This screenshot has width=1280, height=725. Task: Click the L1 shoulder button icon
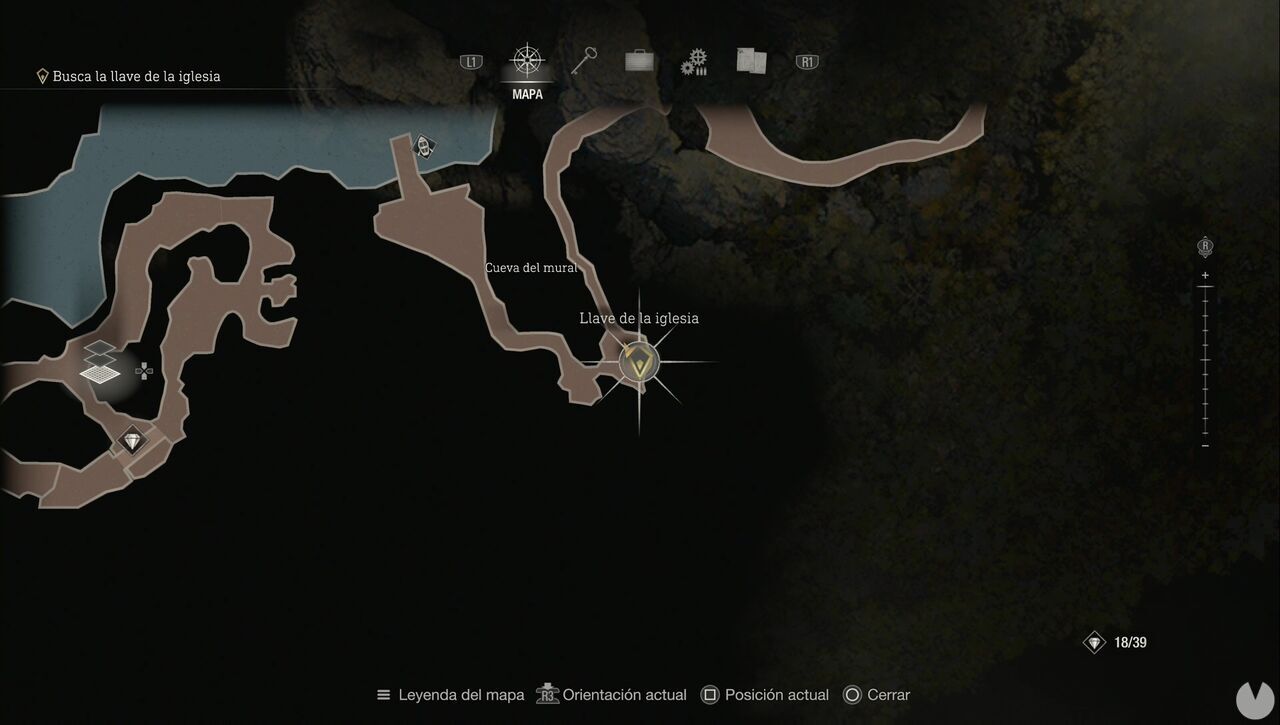point(470,60)
